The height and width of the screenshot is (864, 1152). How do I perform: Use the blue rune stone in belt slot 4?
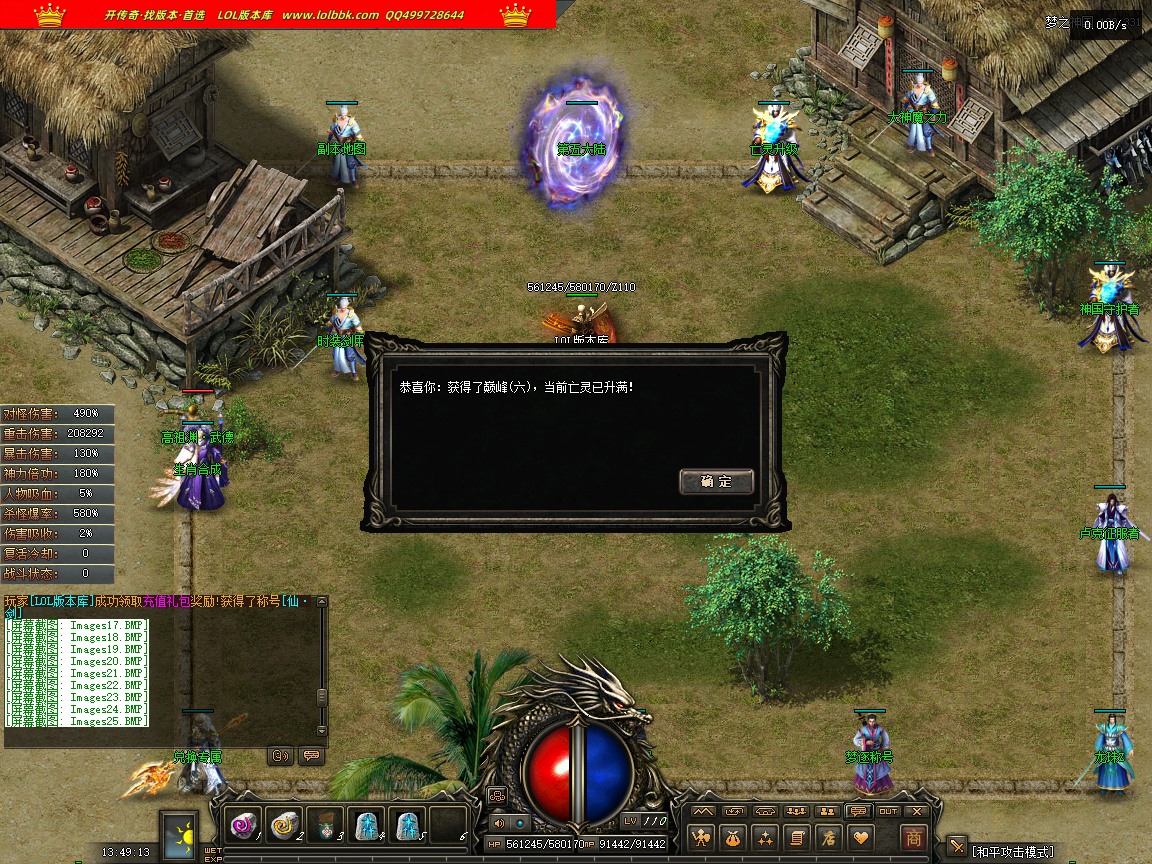(x=366, y=823)
